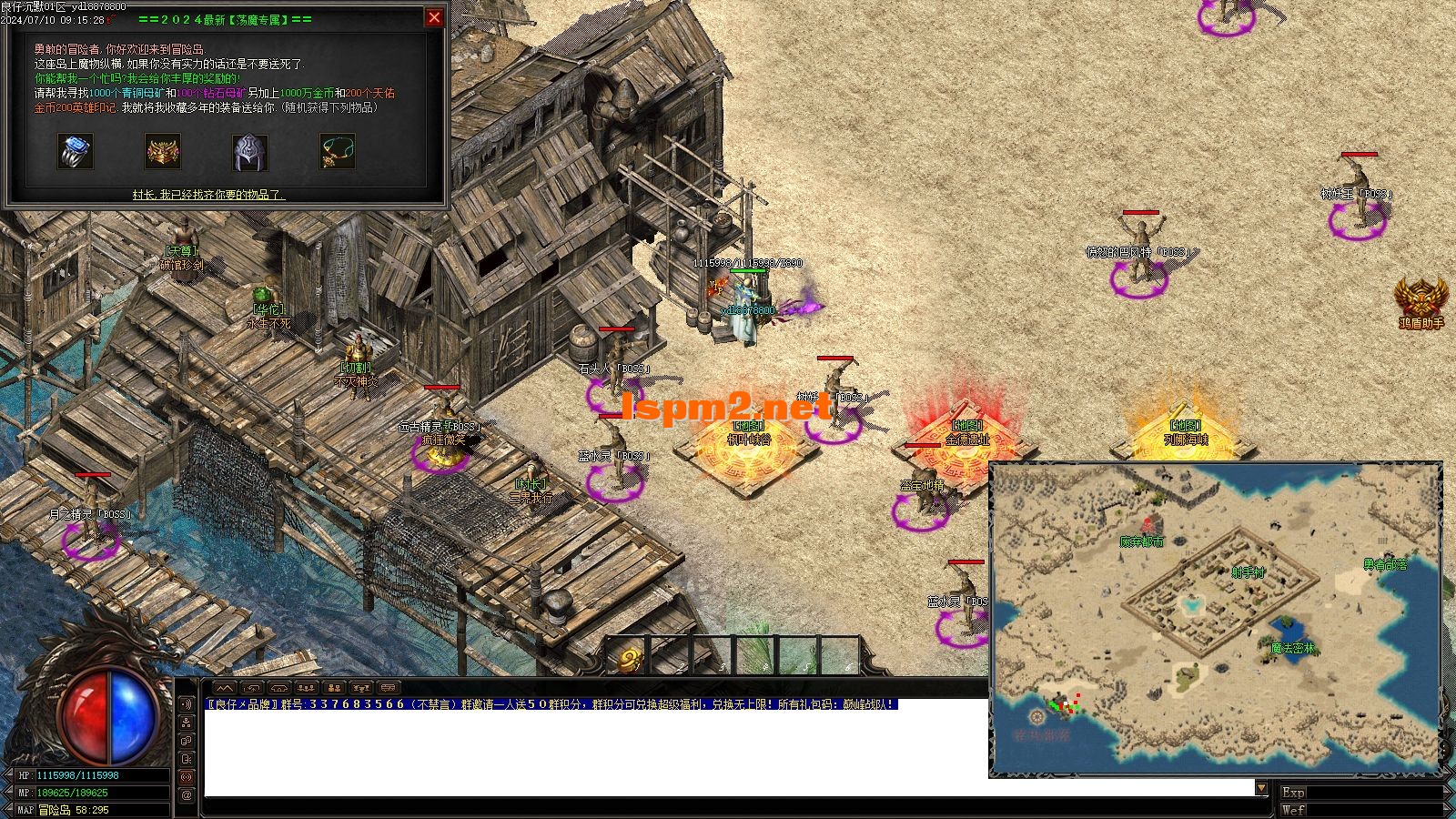This screenshot has height=819, width=1456.
Task: Click 射手村 on the map
Action: 1248,572
